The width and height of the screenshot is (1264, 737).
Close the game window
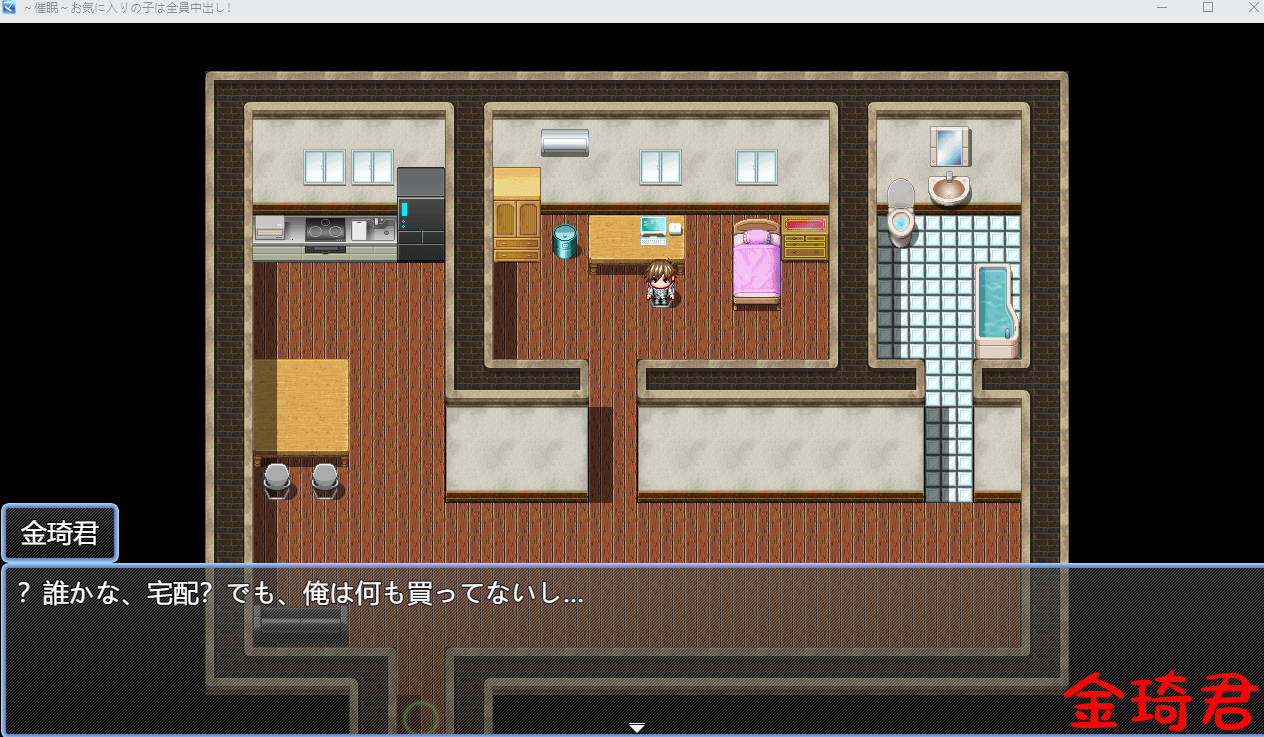[1251, 8]
